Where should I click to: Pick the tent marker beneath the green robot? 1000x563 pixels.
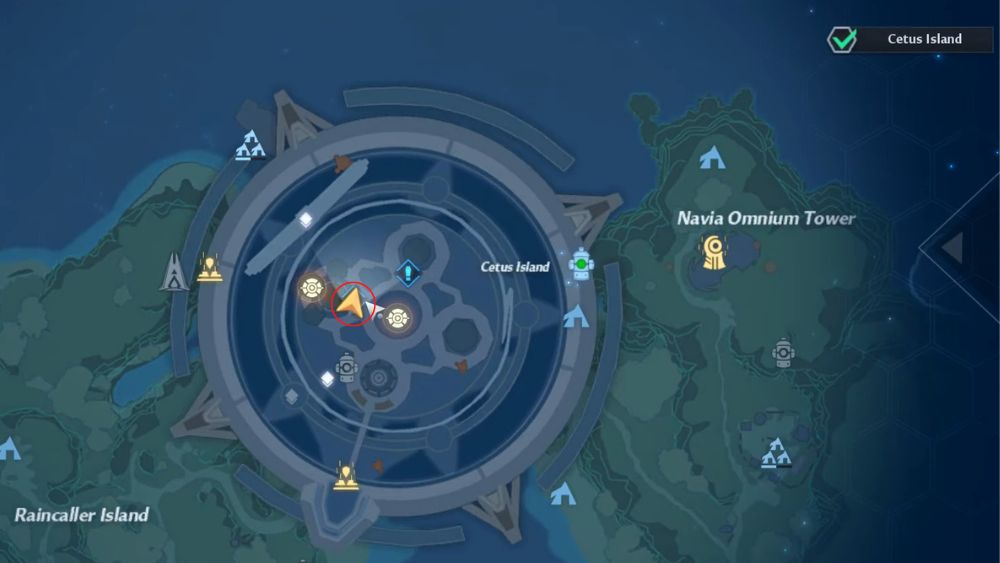pos(575,318)
